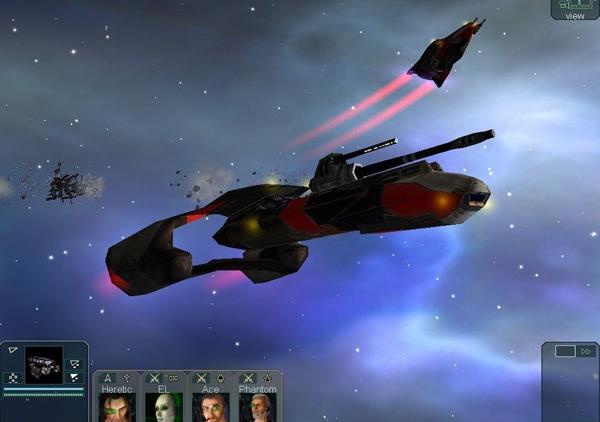600x422 pixels.
Task: Select the ship thumbnail in the unit panel
Action: pos(44,366)
